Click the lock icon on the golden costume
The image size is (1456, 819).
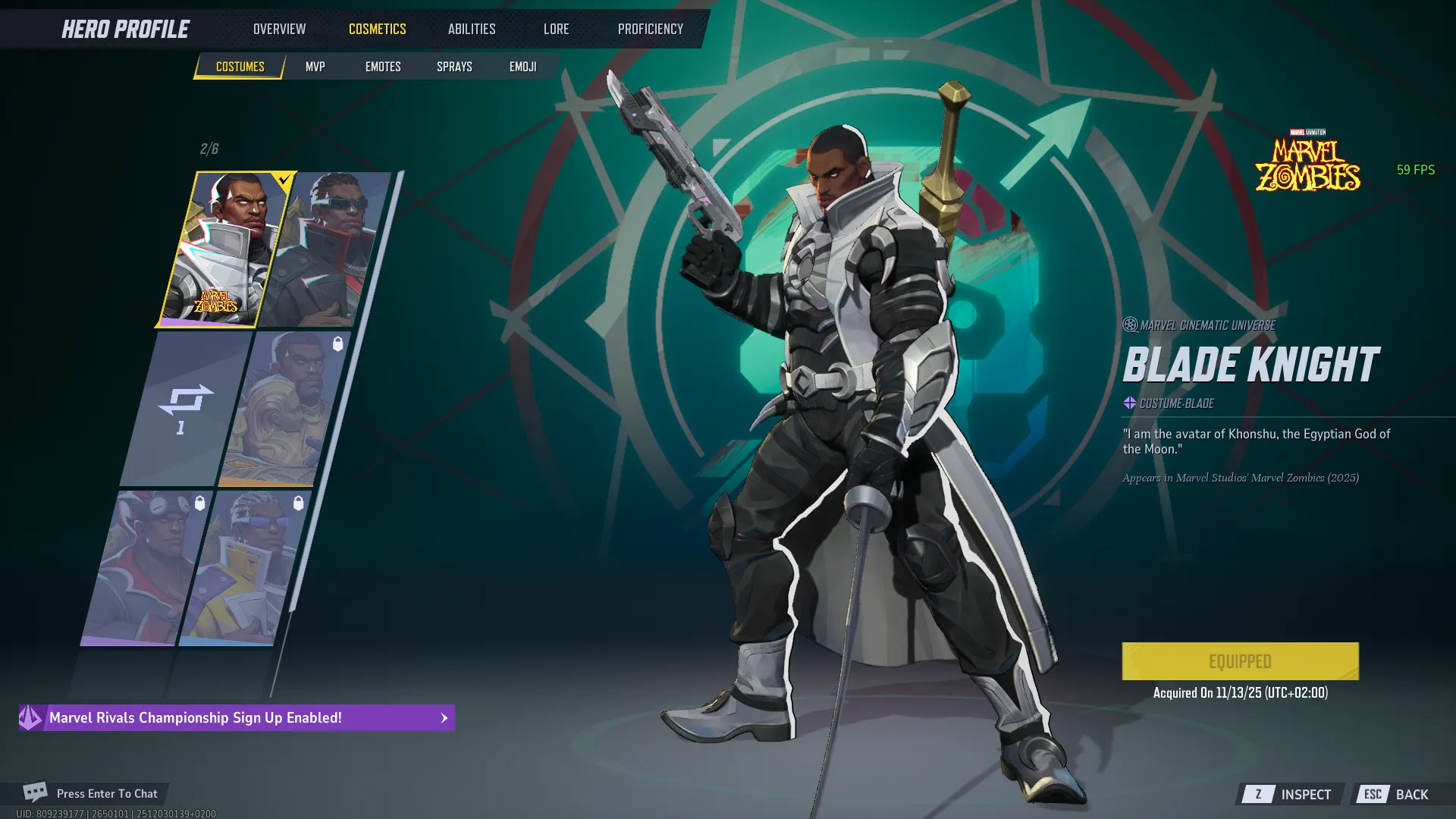339,343
